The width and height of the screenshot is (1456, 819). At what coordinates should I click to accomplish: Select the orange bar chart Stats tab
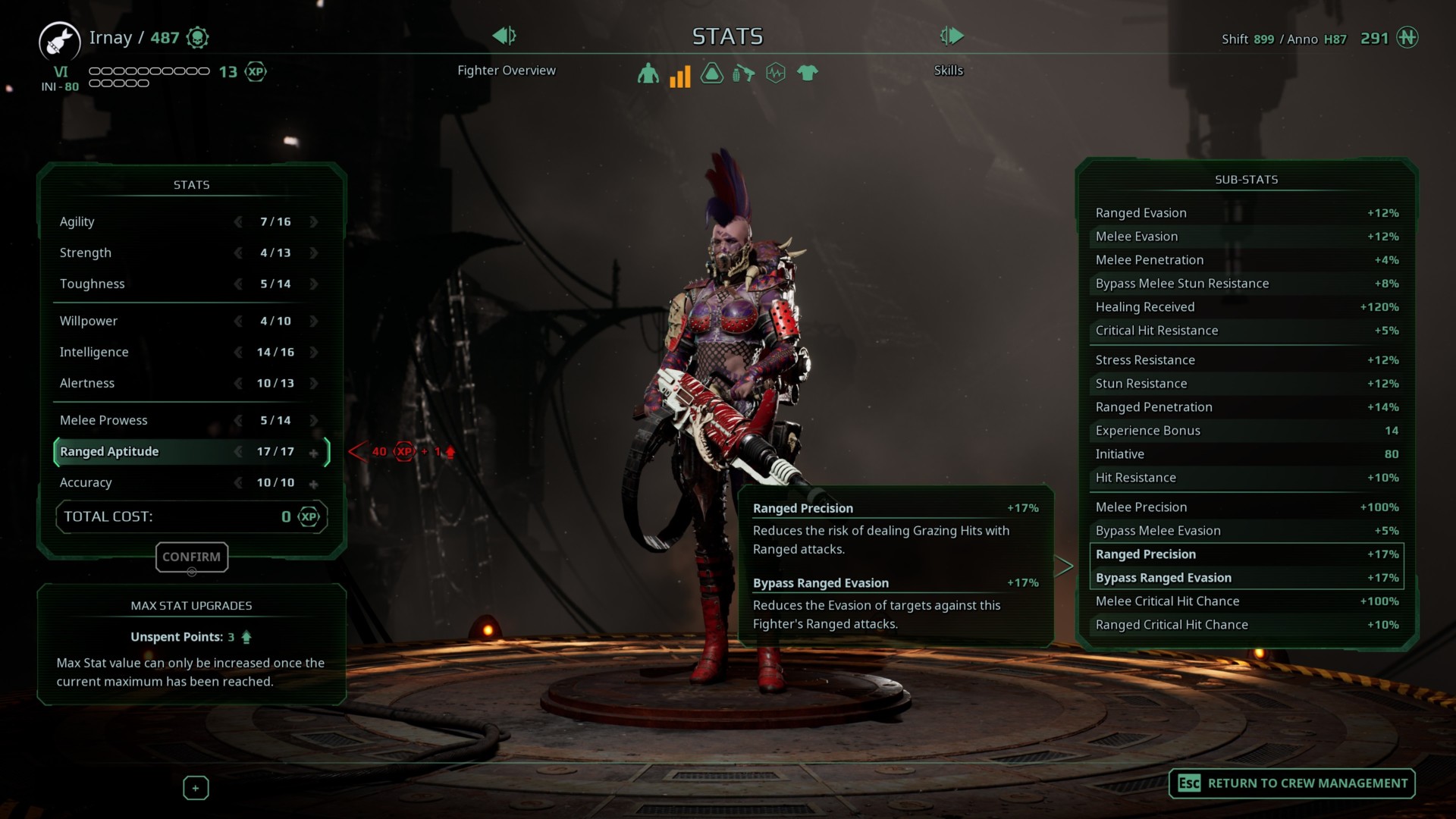(679, 75)
